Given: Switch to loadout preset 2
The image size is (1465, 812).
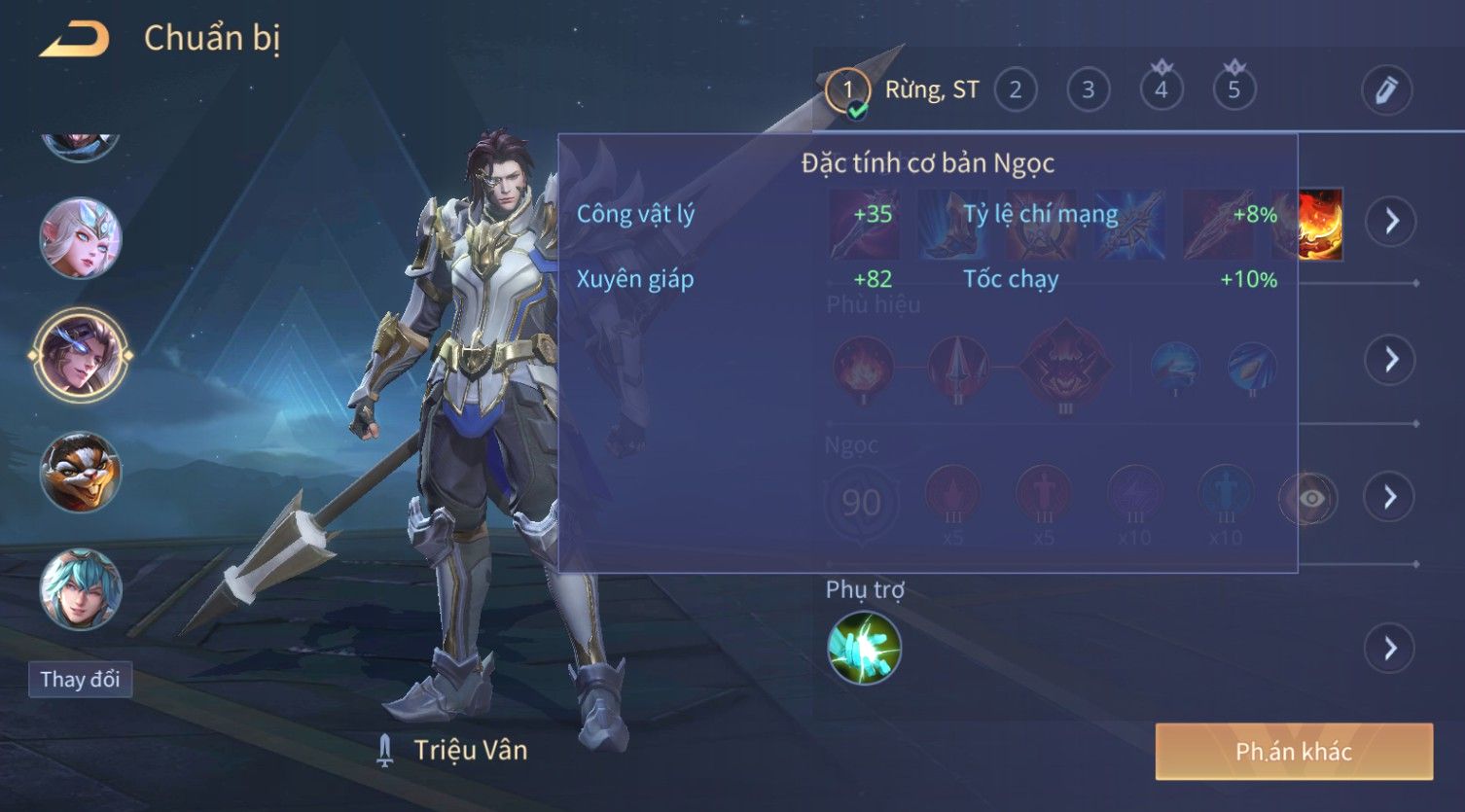Looking at the screenshot, I should point(1016,90).
